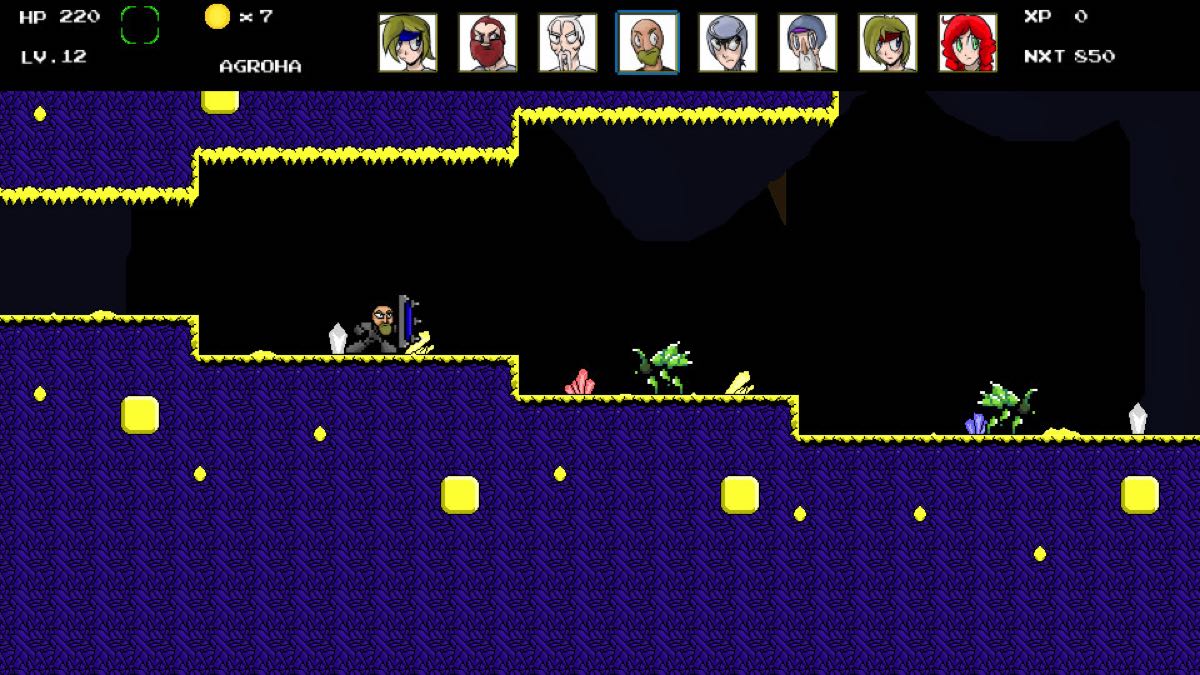Select the blonde character with blue headband

click(408, 43)
